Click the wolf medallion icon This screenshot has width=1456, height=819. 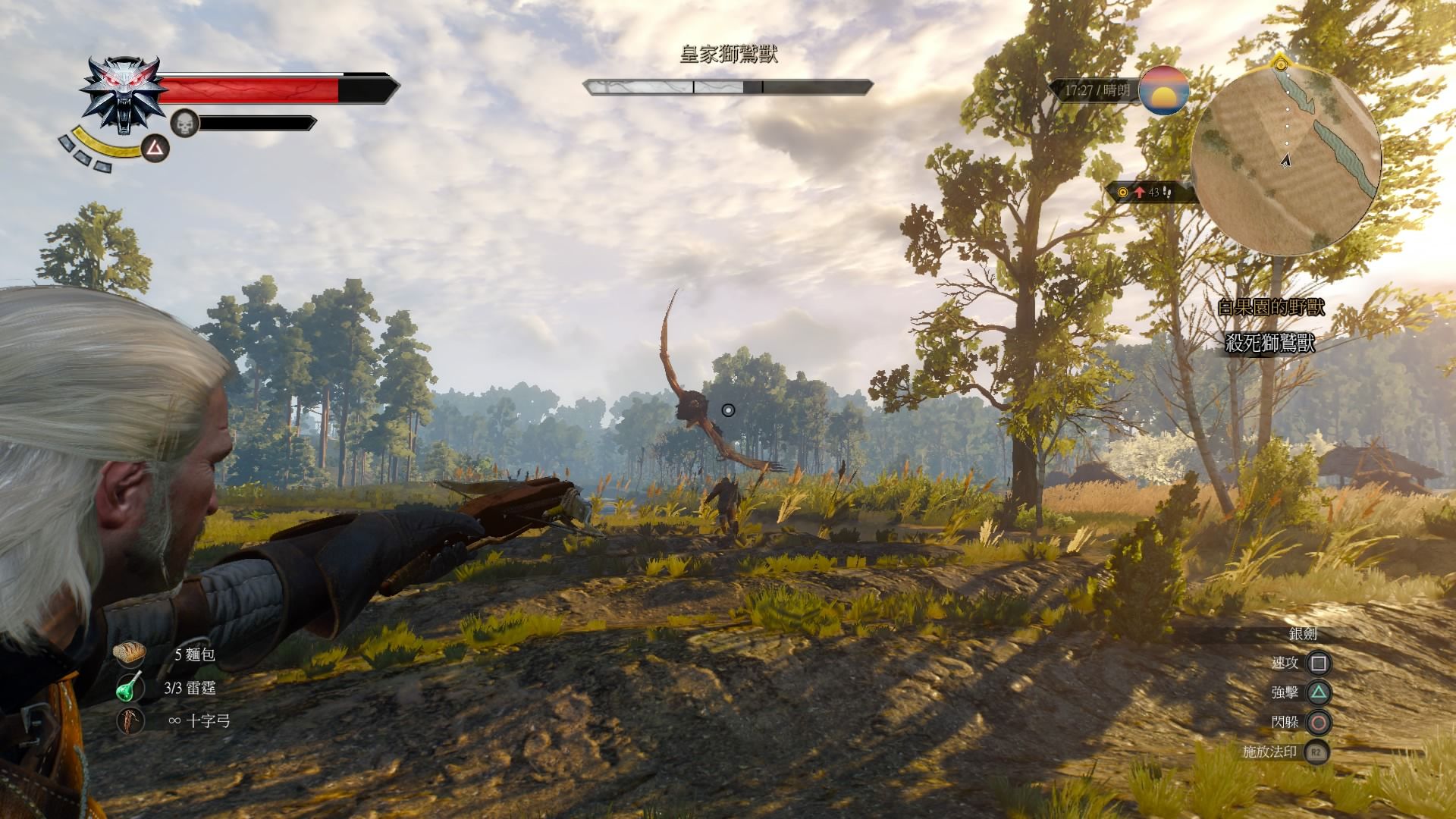click(123, 94)
